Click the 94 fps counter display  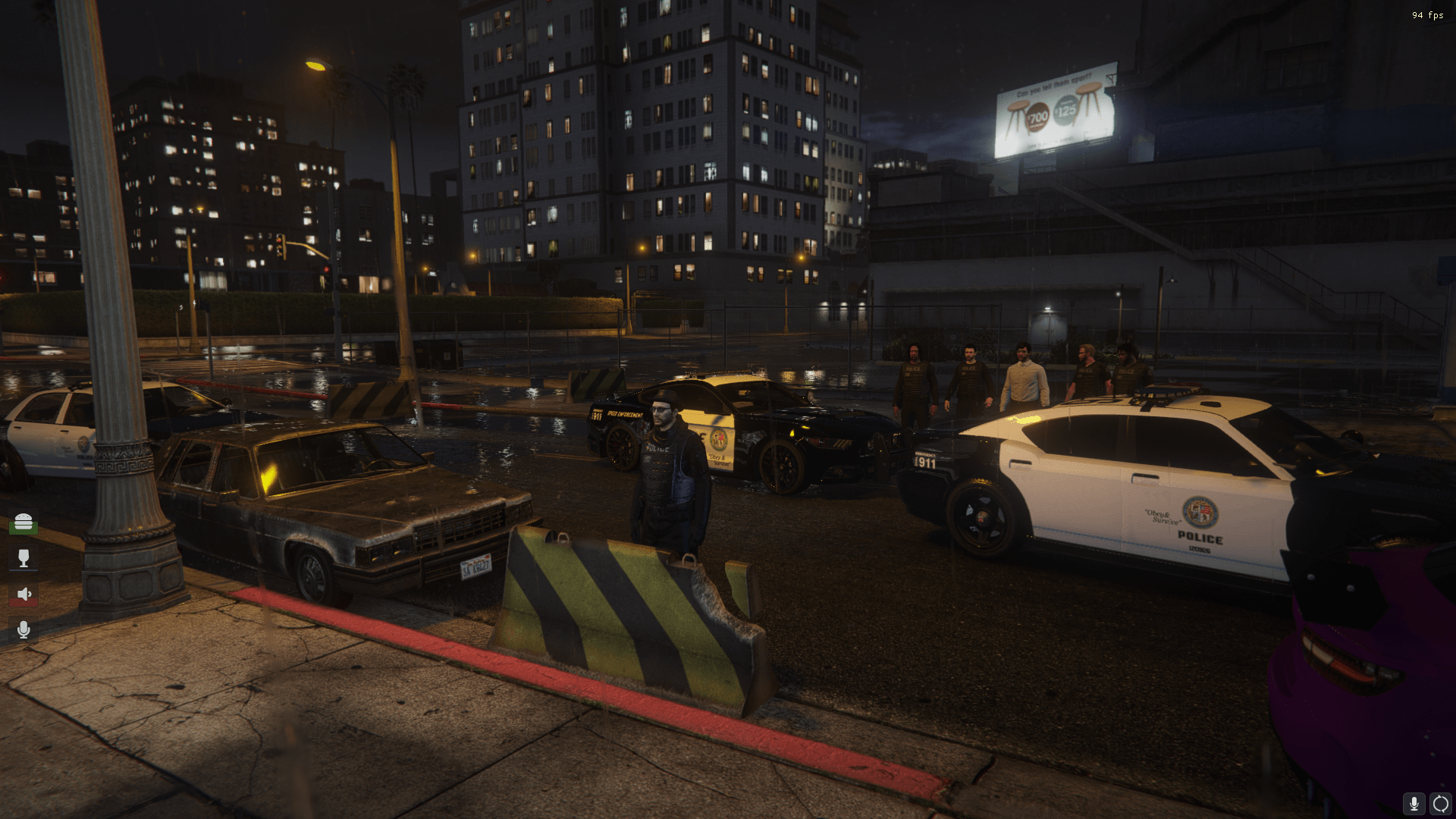pos(1426,14)
